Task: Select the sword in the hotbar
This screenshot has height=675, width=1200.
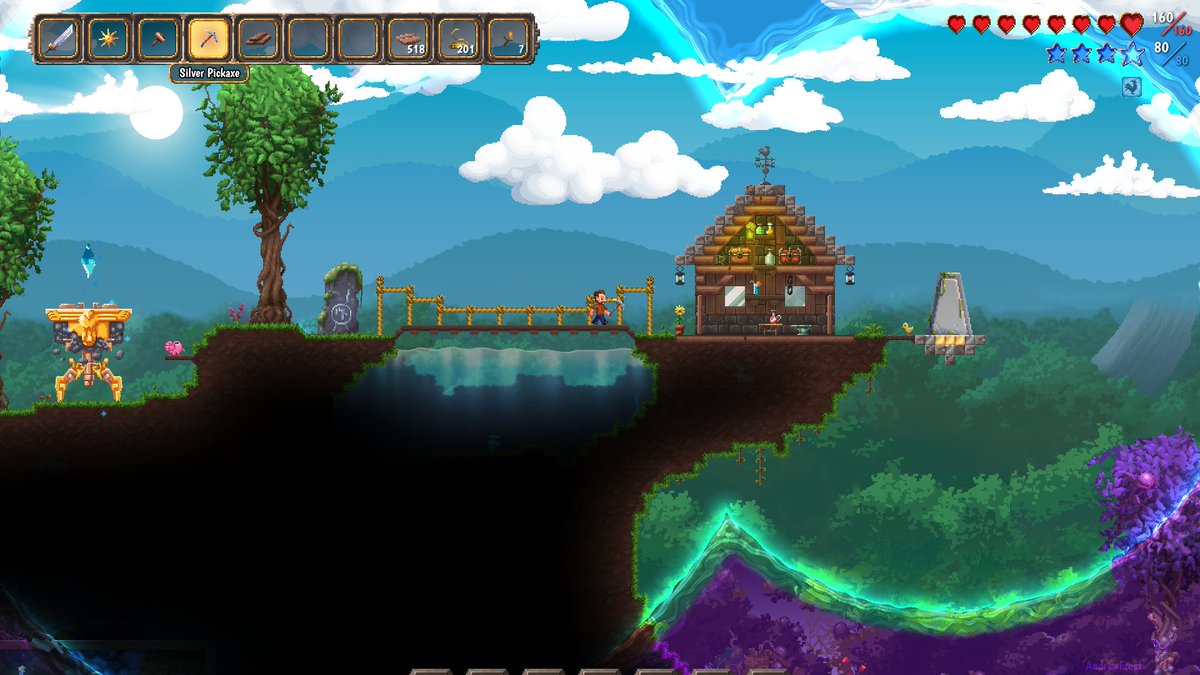Action: pos(59,40)
